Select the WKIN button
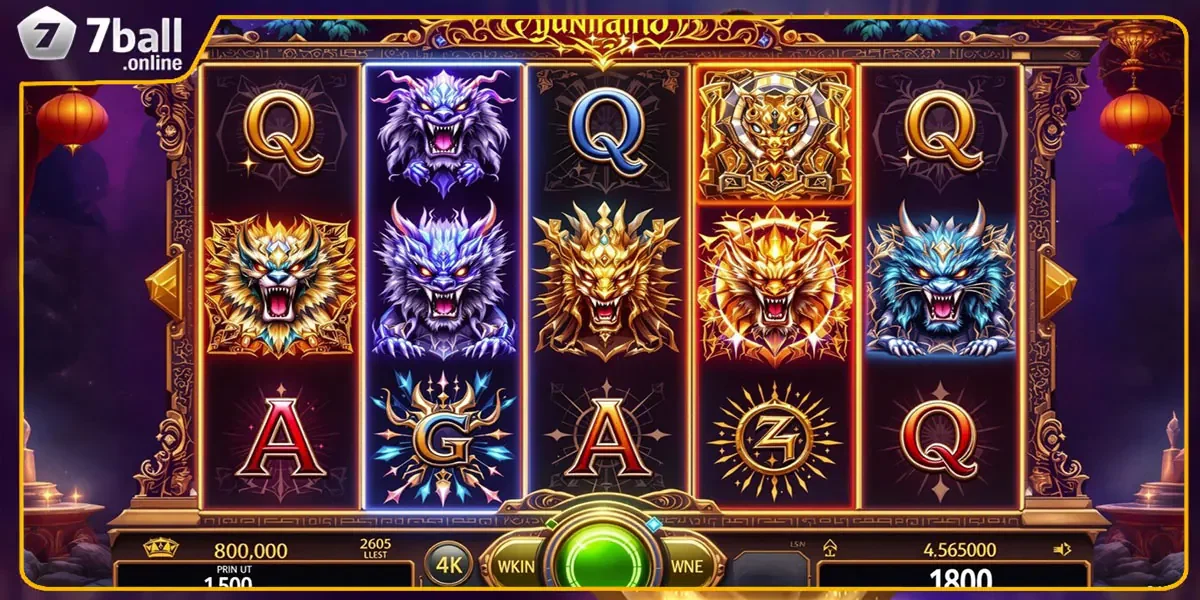Viewport: 1200px width, 600px height. point(518,565)
